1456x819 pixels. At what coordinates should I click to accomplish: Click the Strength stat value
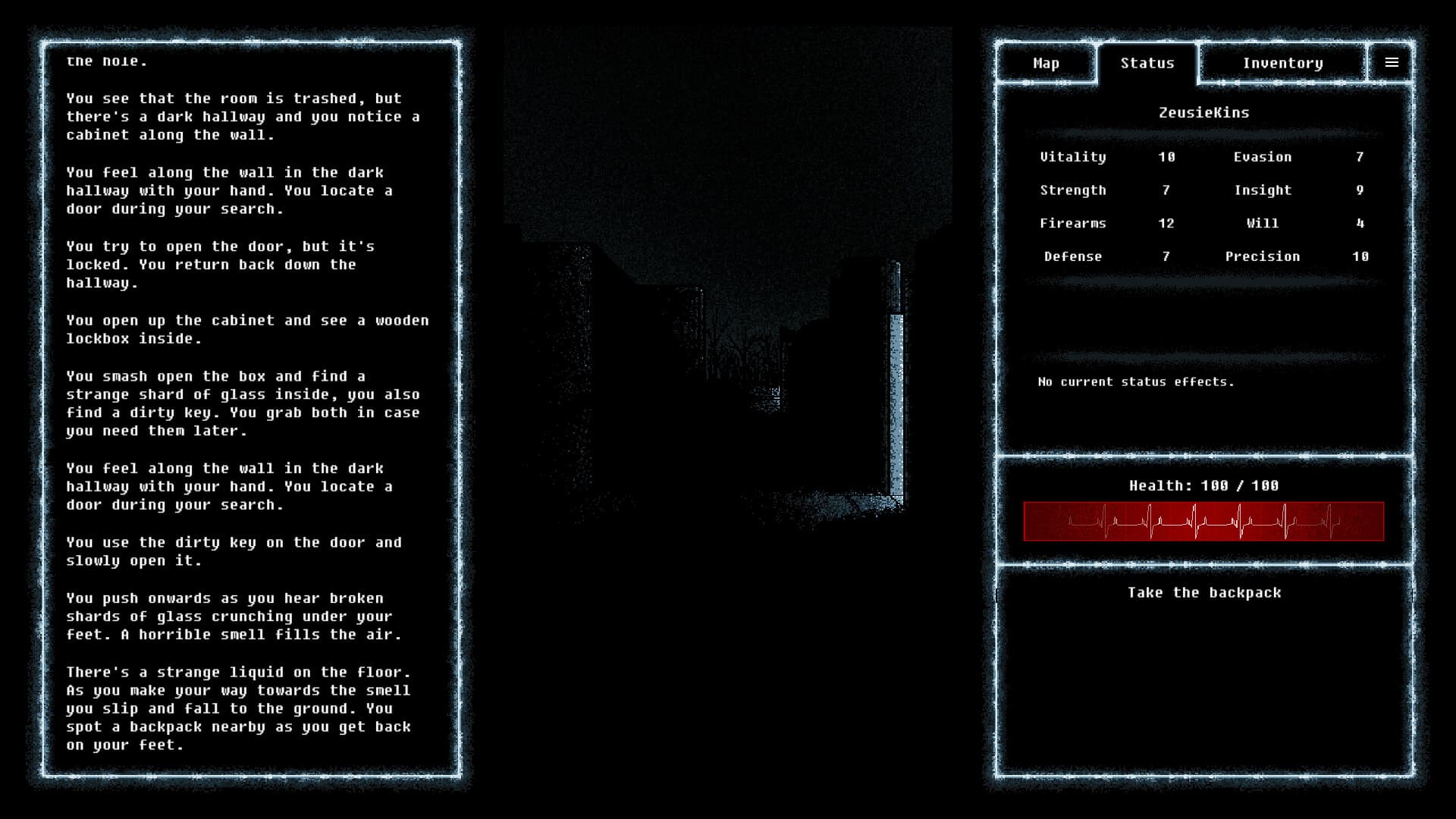pyautogui.click(x=1166, y=190)
